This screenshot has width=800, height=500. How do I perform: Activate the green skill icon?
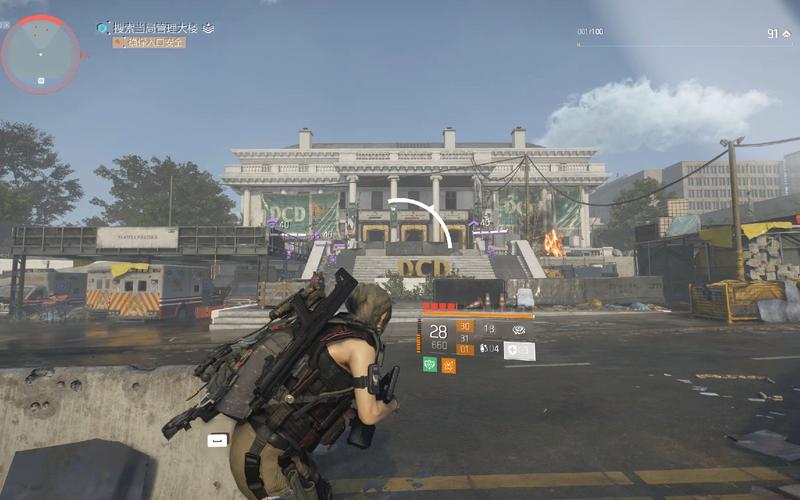click(x=430, y=365)
